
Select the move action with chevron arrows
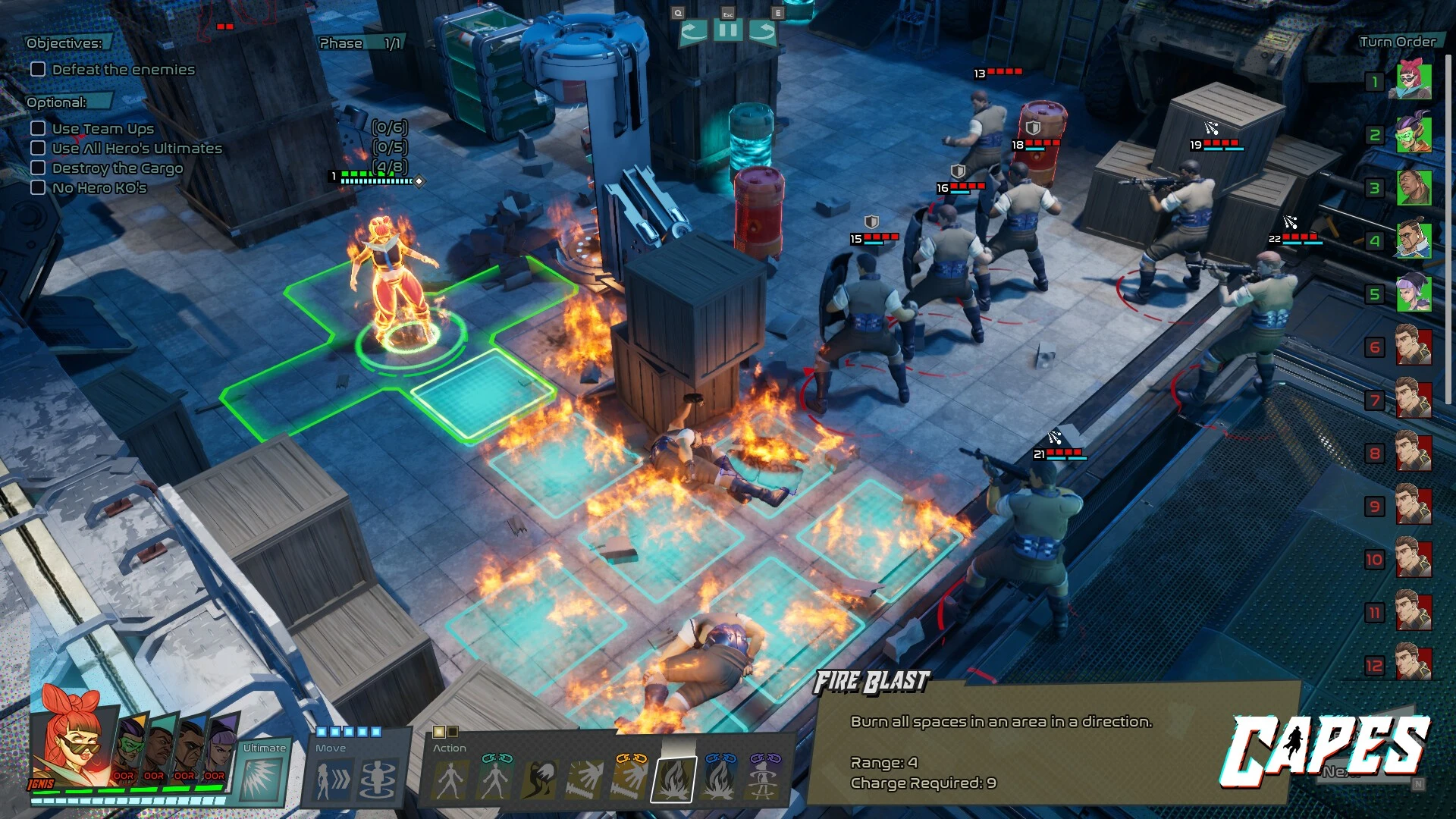click(x=332, y=780)
